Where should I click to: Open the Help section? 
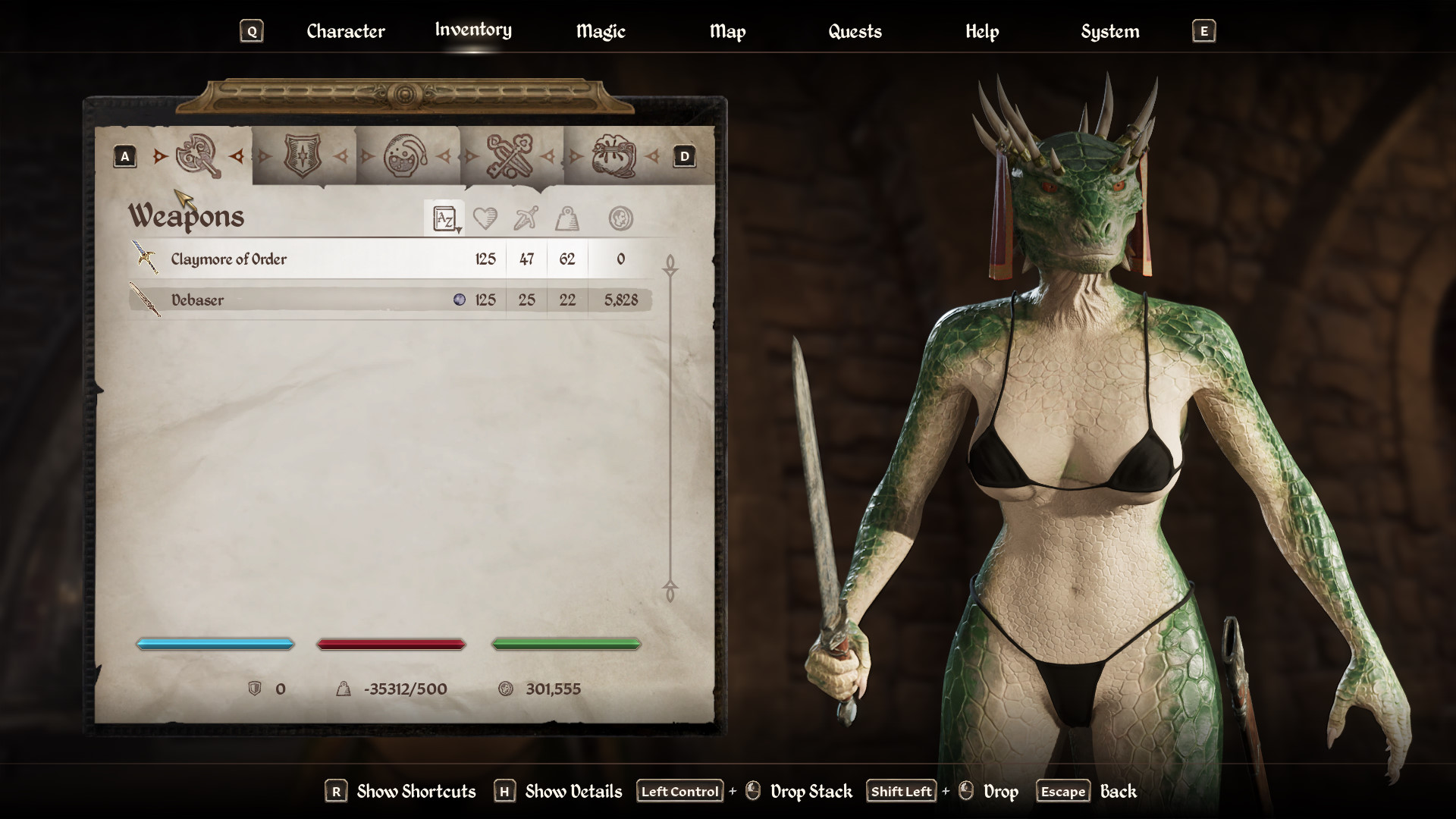coord(982,31)
